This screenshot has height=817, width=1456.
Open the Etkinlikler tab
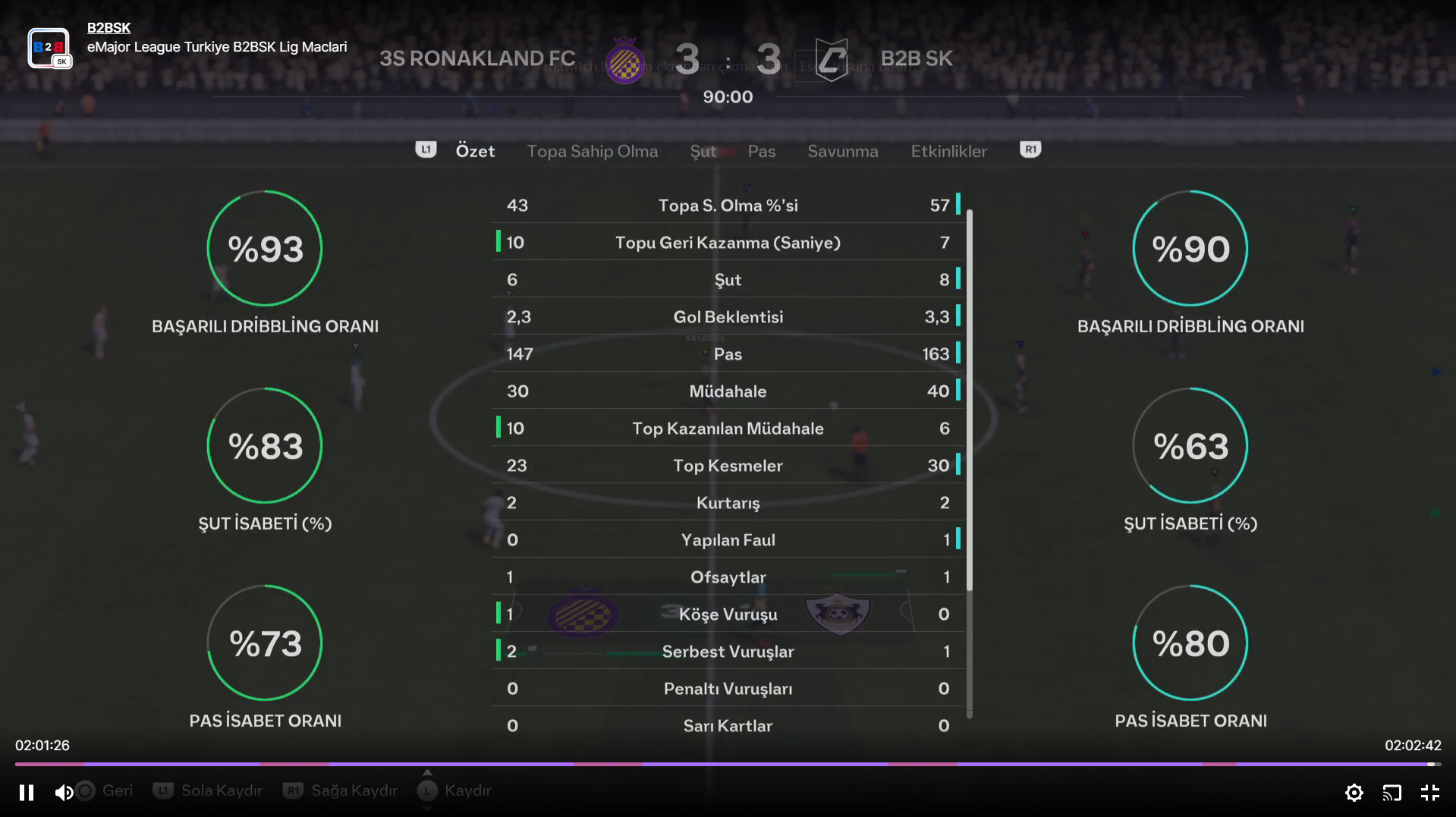pos(948,151)
